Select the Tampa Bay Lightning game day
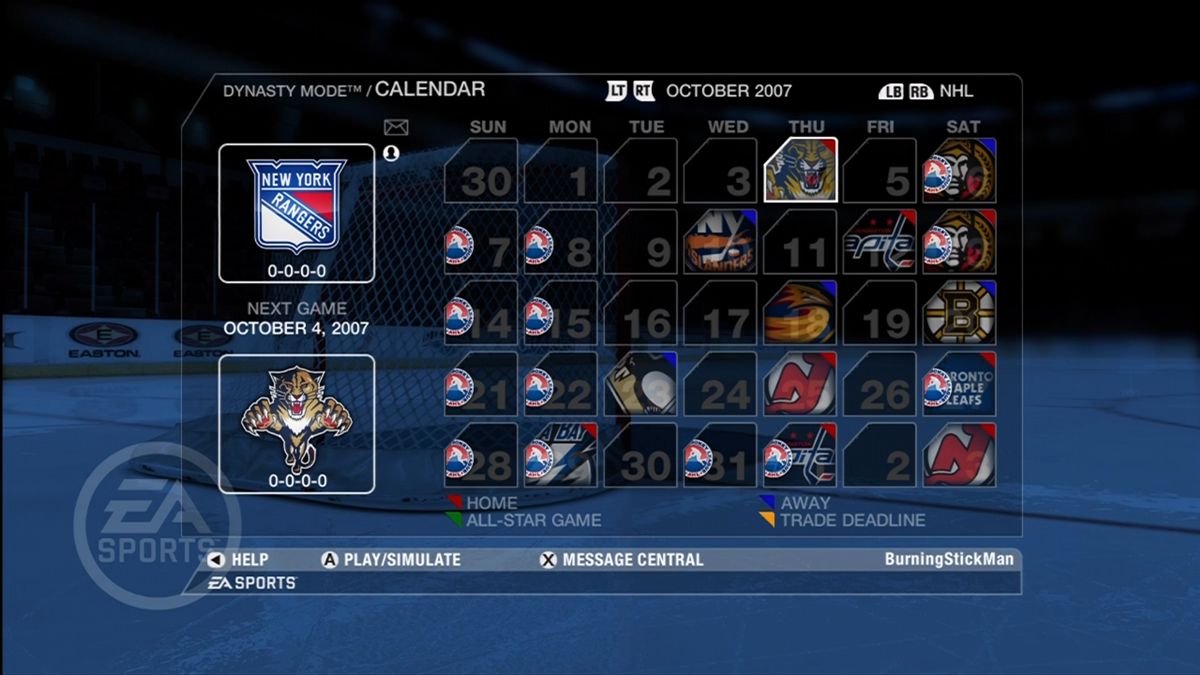 click(x=561, y=455)
